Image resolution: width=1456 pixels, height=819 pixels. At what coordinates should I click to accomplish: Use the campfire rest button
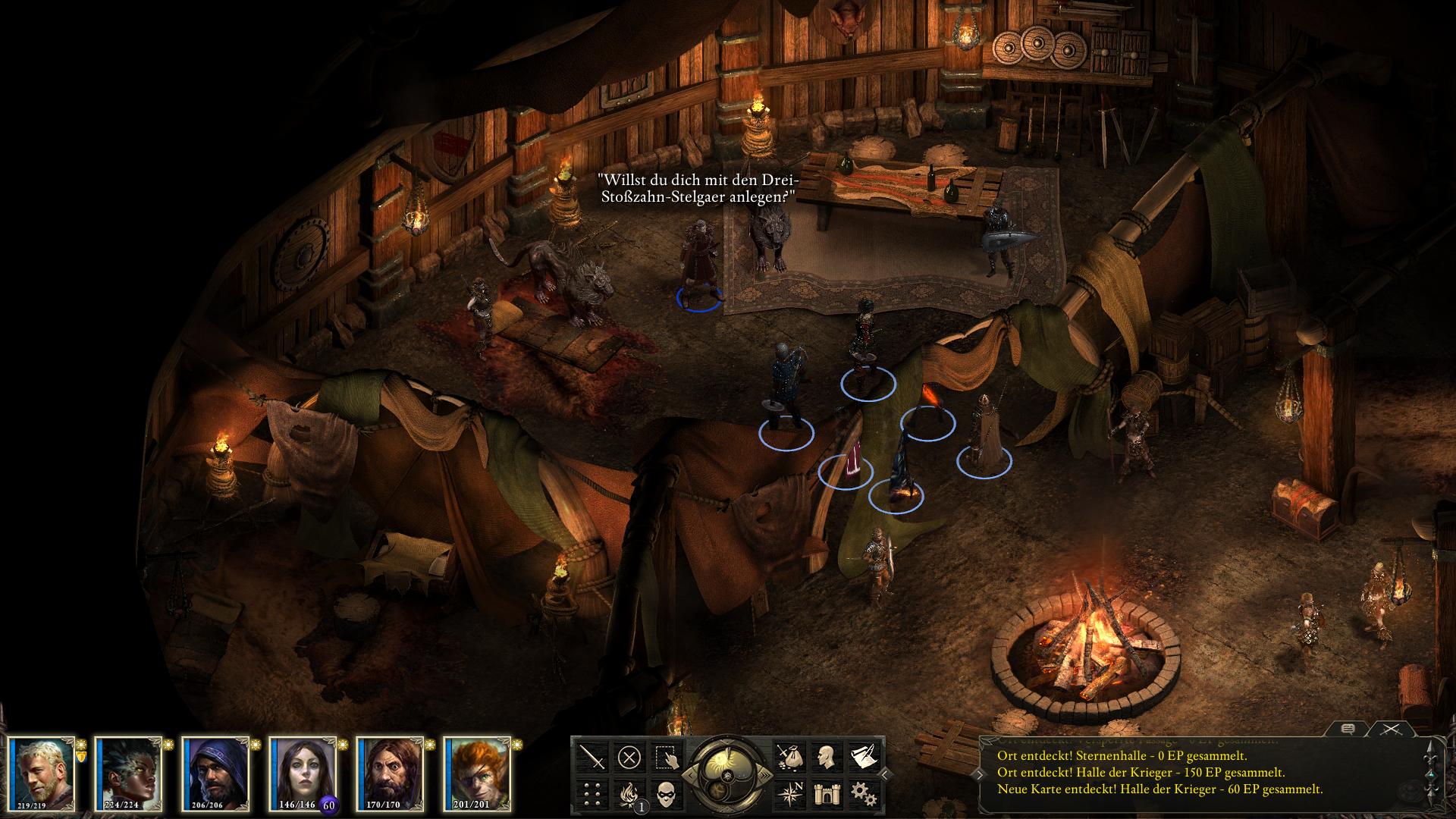click(x=629, y=793)
